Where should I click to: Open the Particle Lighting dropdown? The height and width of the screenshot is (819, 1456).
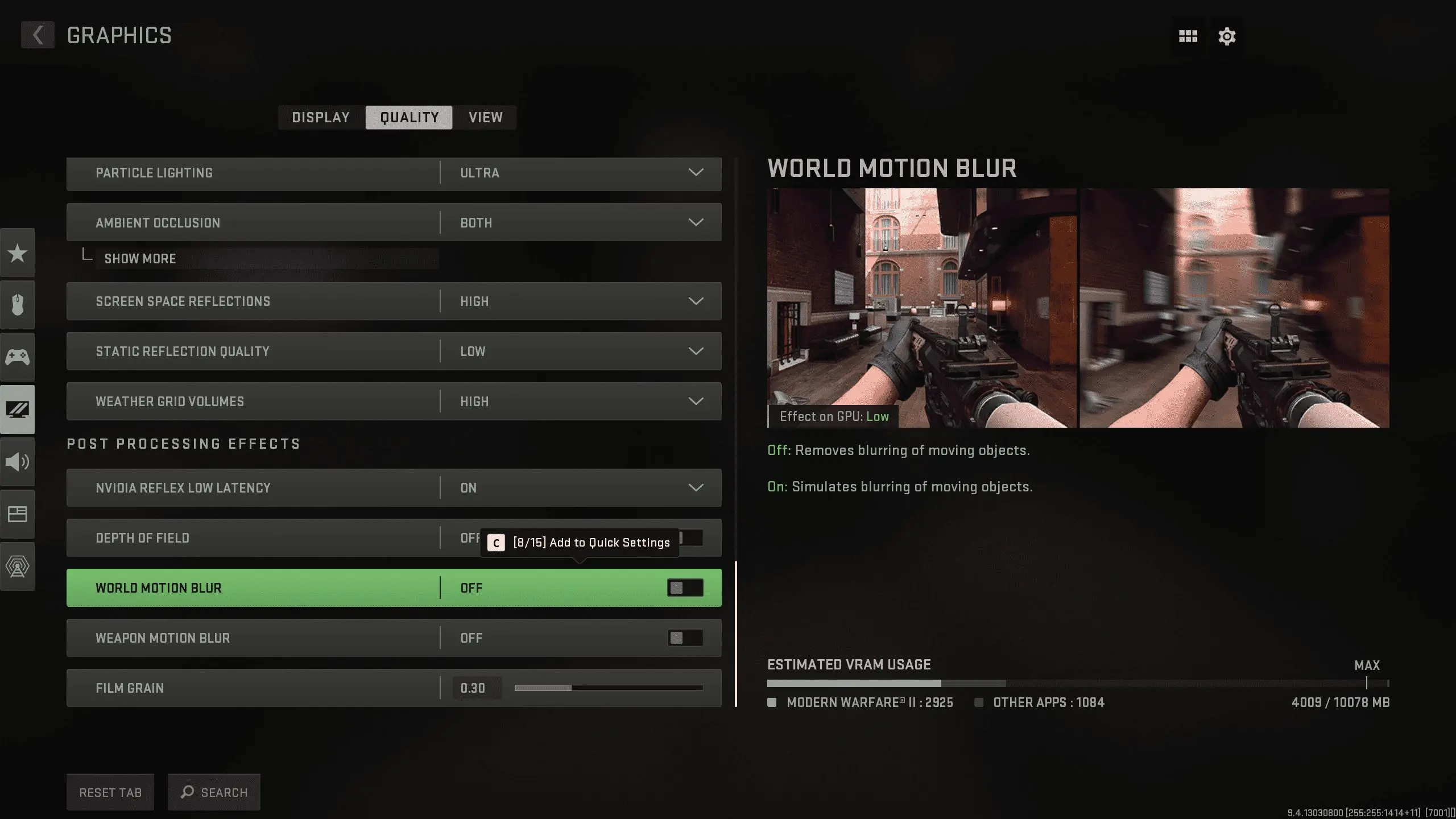695,173
